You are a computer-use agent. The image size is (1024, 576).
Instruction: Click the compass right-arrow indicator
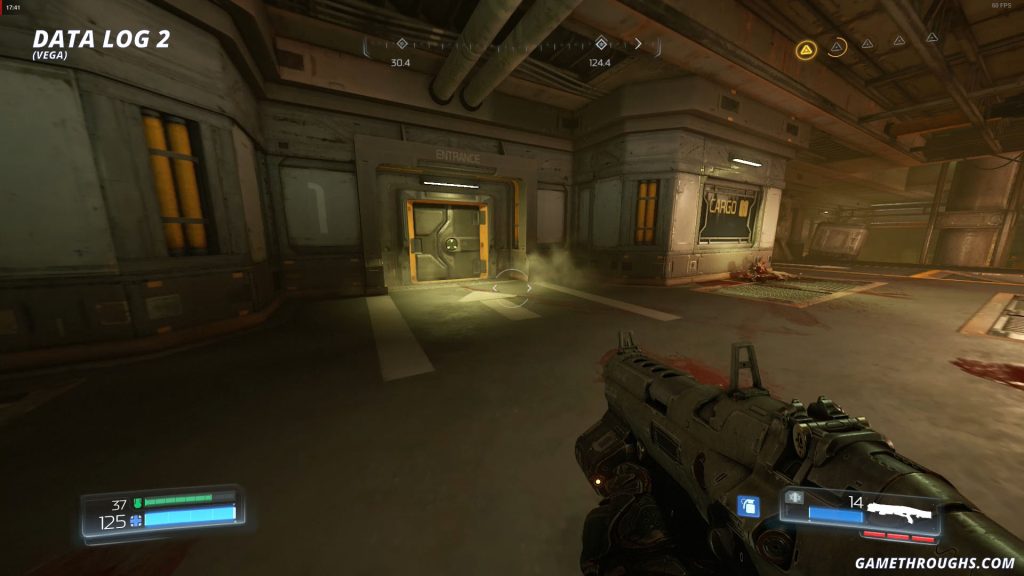(x=638, y=44)
